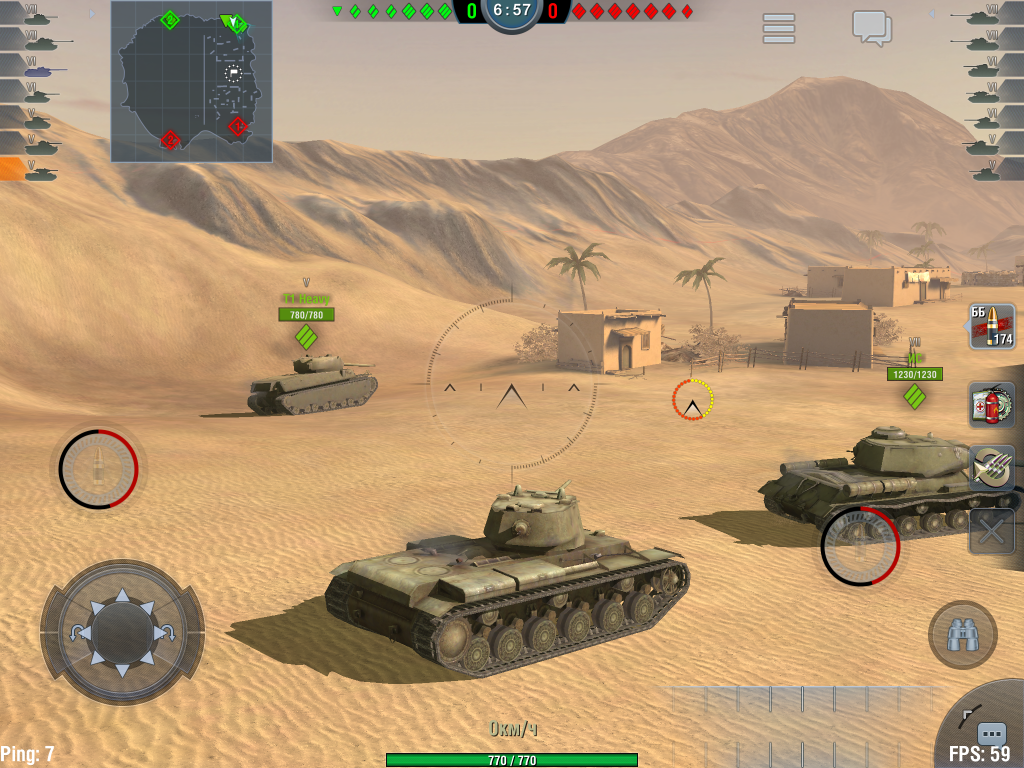
Task: Fire using the left shell button
Action: pyautogui.click(x=98, y=468)
